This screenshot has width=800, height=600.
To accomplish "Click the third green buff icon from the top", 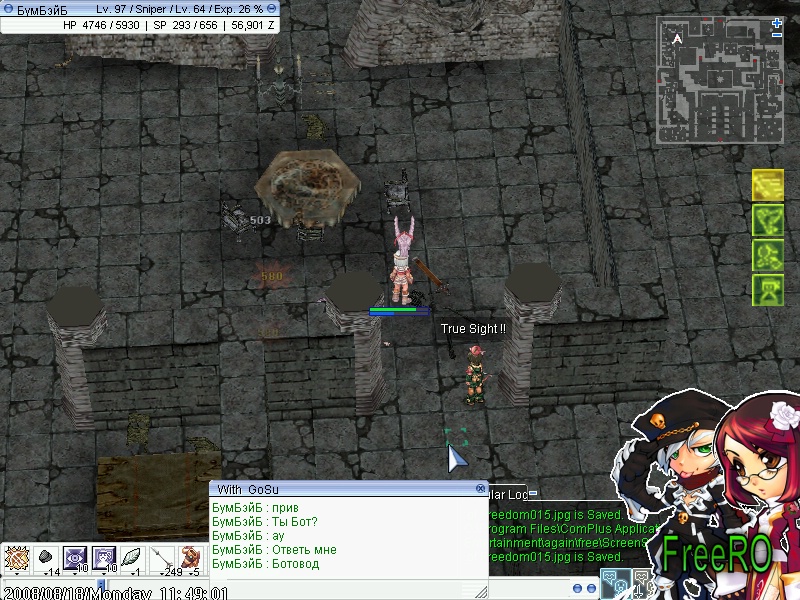I will pyautogui.click(x=767, y=255).
